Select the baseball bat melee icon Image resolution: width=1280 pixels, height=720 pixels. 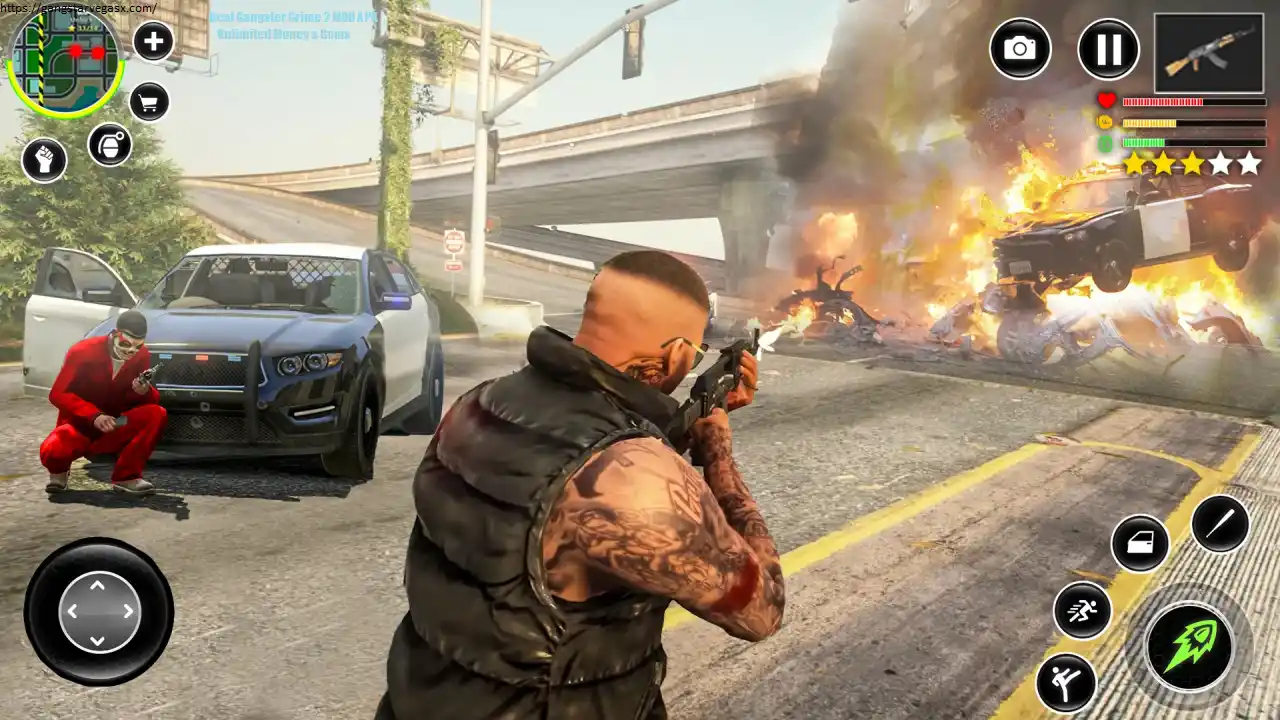click(x=1221, y=525)
